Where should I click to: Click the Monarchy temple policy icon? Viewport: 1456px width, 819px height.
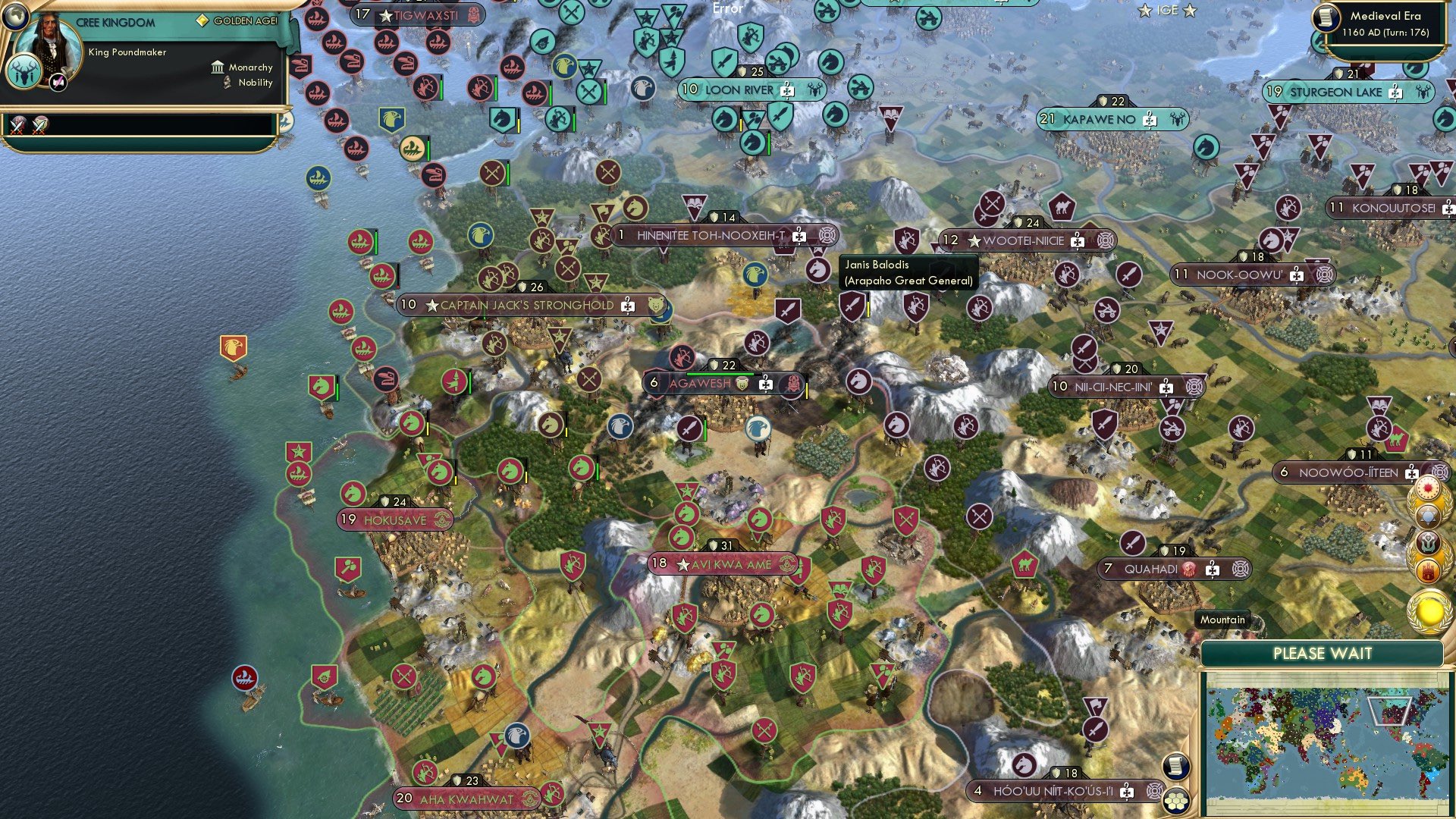point(218,67)
